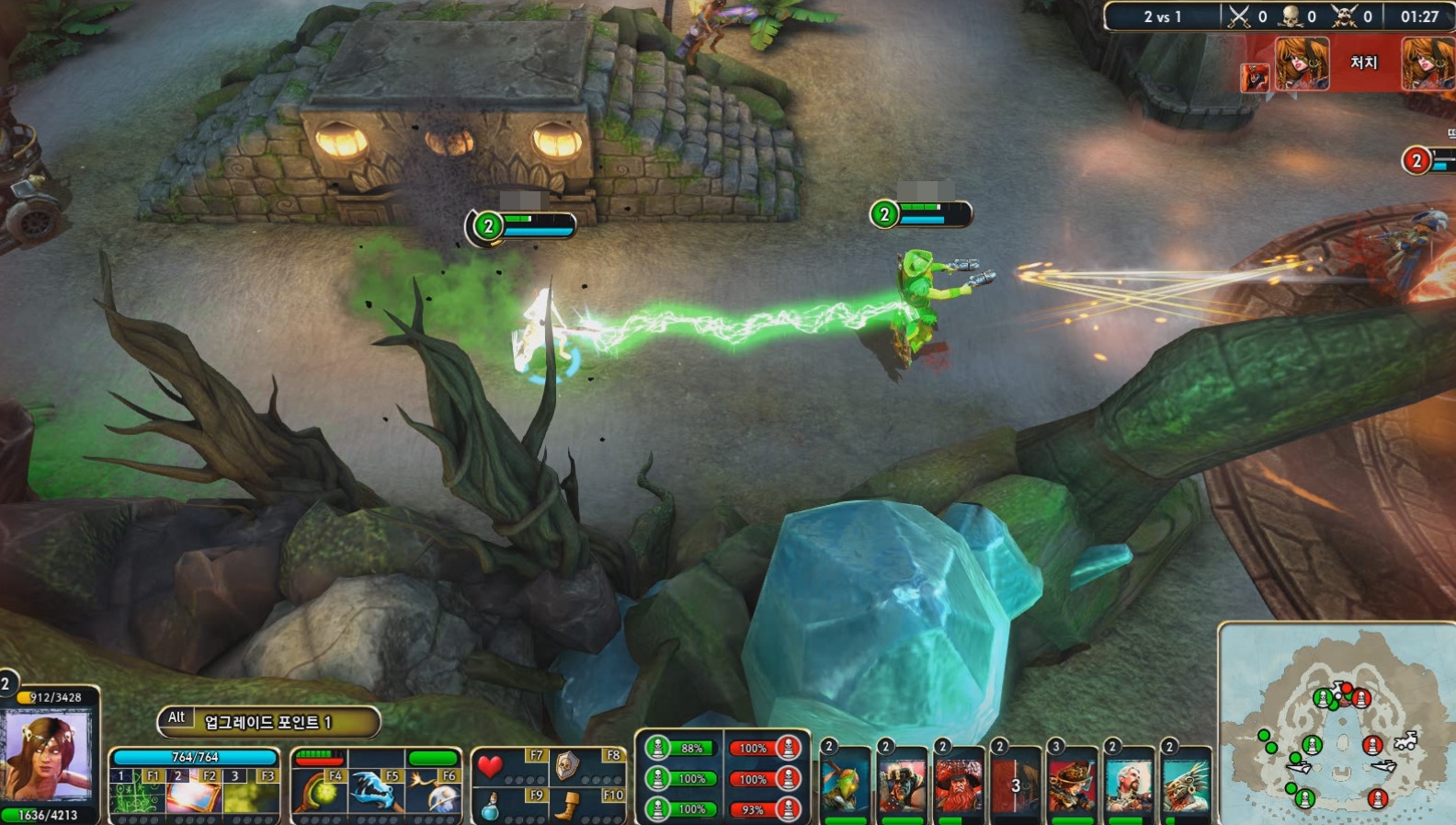Cast the green poison cloud ability on slot 3
The width and height of the screenshot is (1456, 825).
click(x=251, y=796)
